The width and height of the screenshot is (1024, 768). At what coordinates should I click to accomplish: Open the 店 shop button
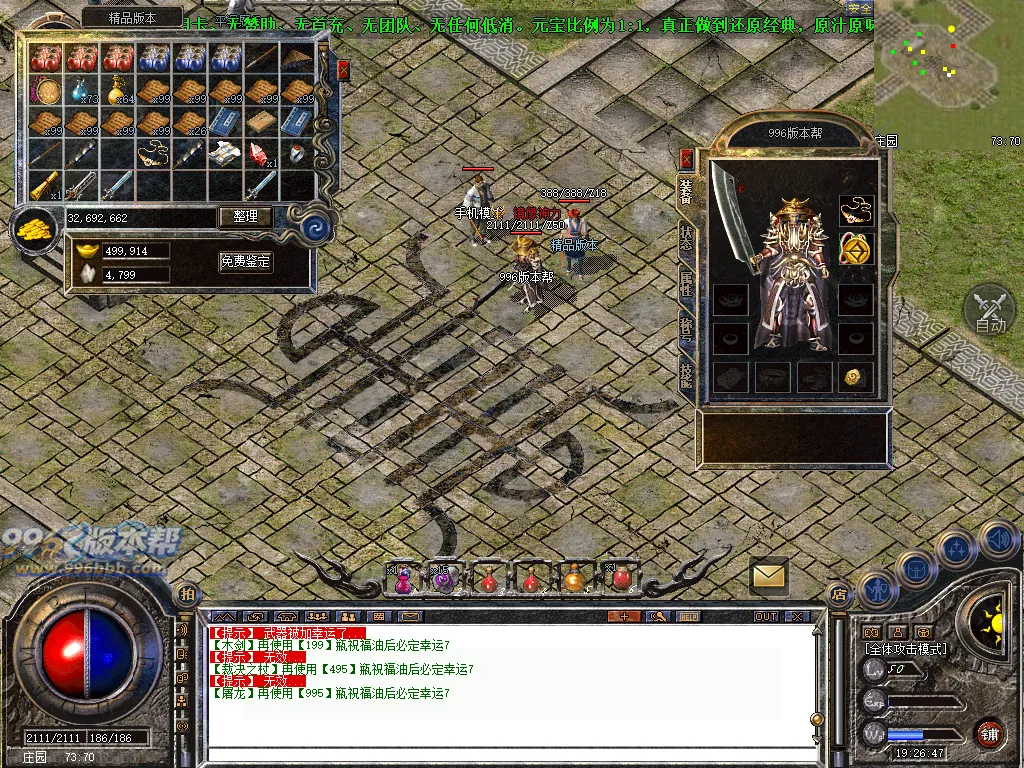pyautogui.click(x=838, y=594)
